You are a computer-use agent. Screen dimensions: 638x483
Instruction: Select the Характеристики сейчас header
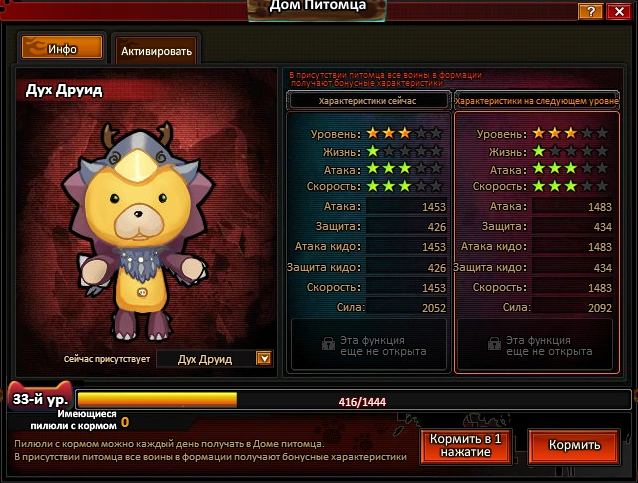367,101
